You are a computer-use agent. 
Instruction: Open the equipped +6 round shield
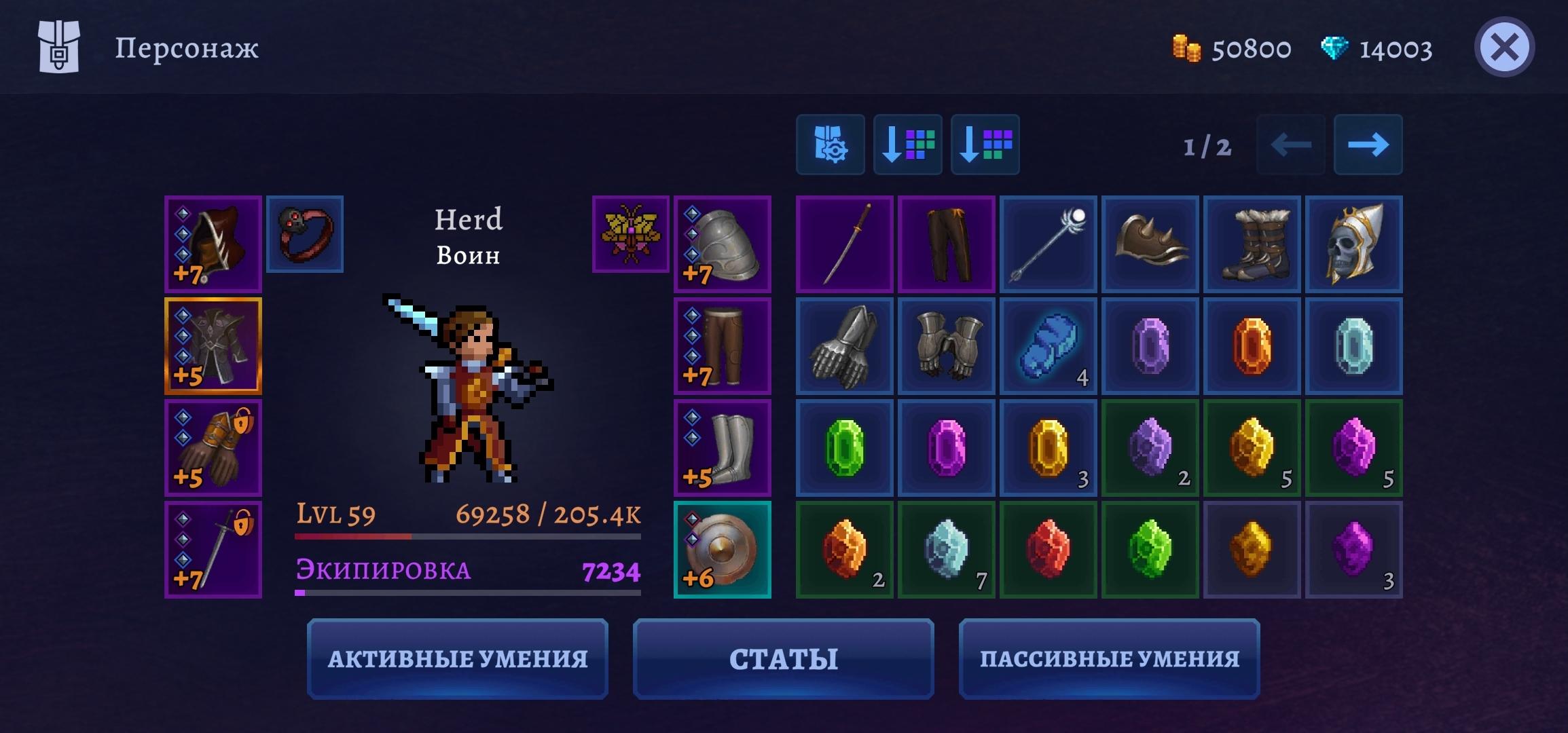coord(723,550)
